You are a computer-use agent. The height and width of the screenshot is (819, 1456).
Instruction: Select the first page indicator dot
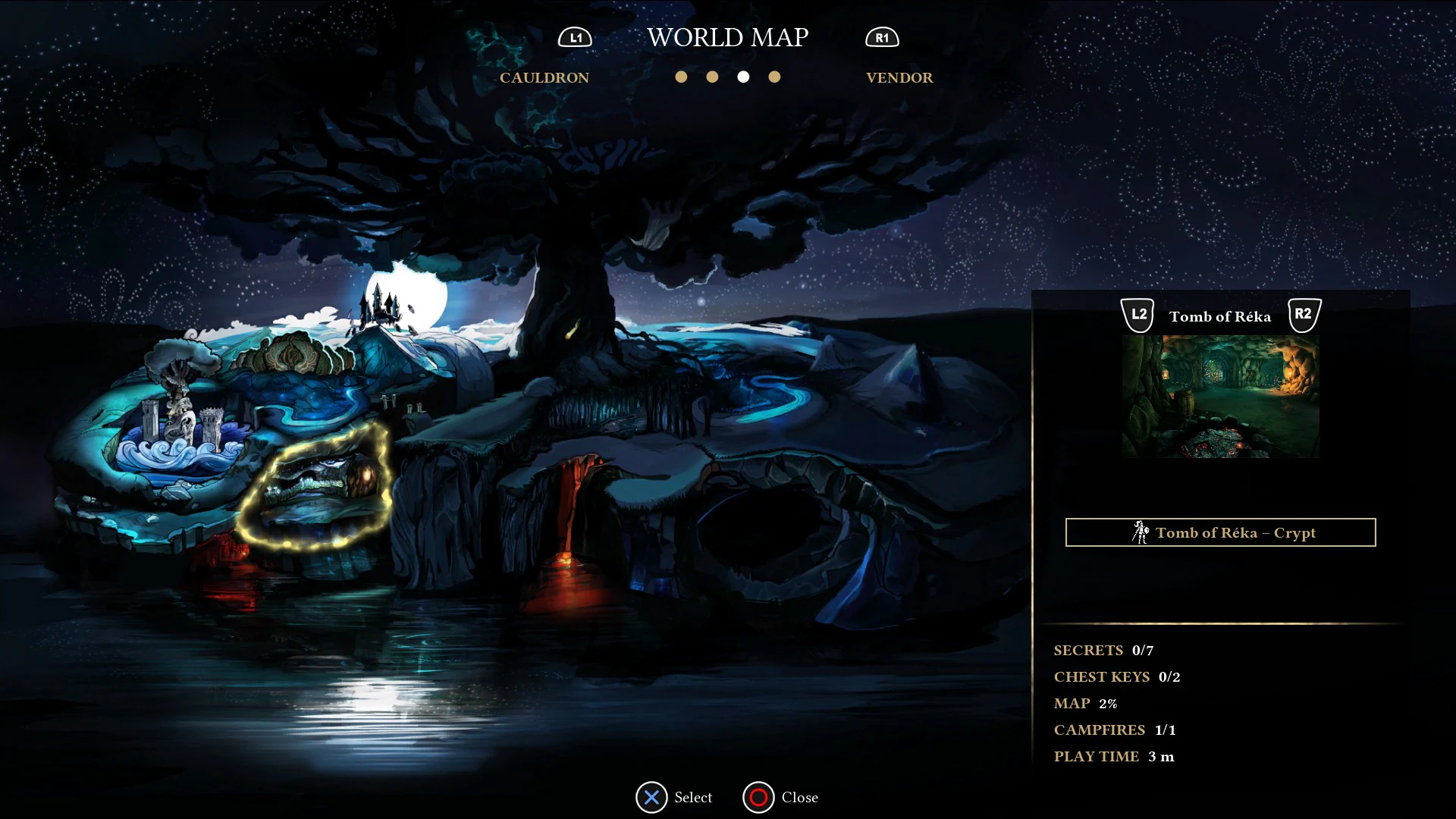[682, 77]
